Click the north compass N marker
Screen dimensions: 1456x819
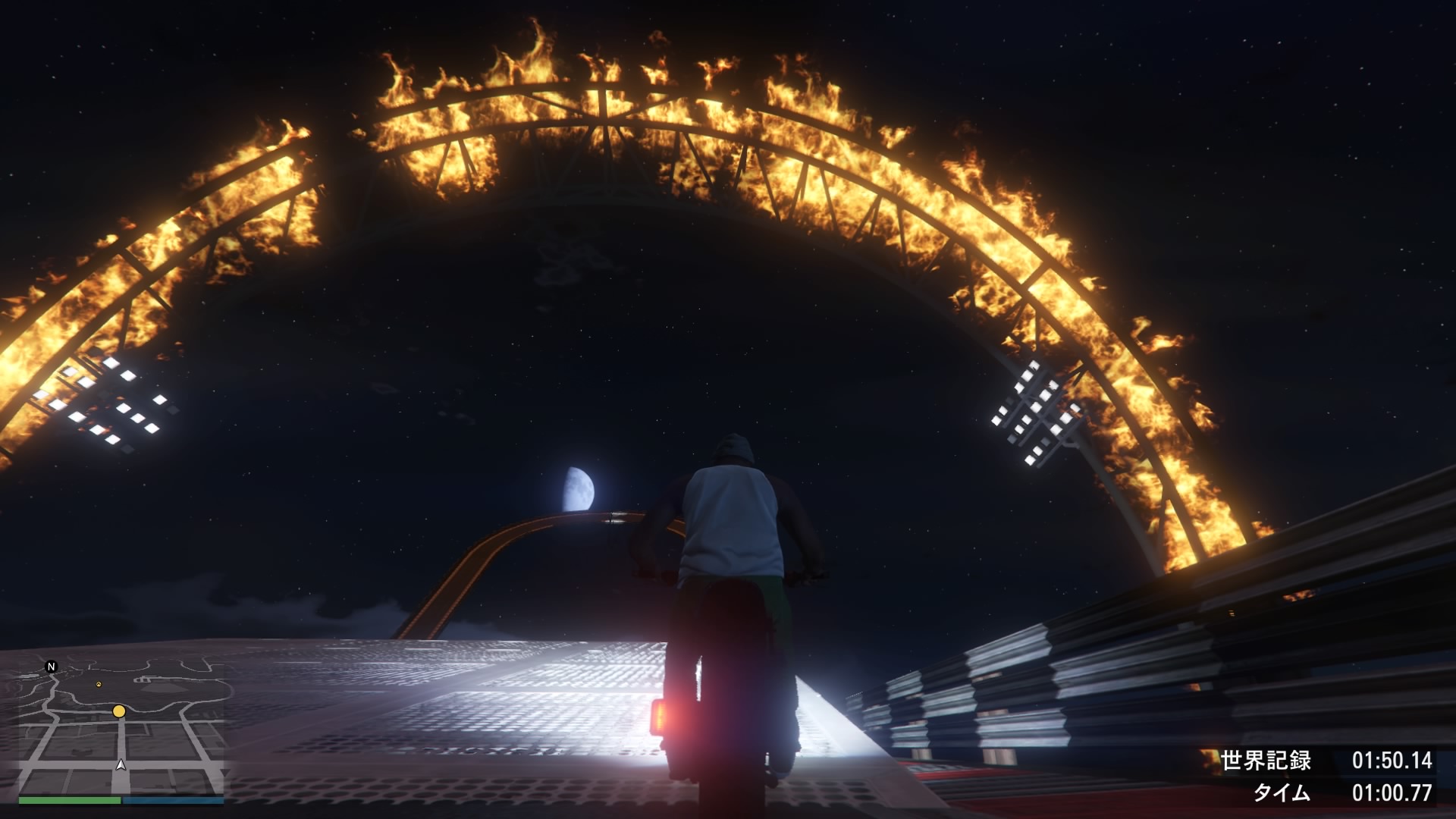(x=52, y=667)
